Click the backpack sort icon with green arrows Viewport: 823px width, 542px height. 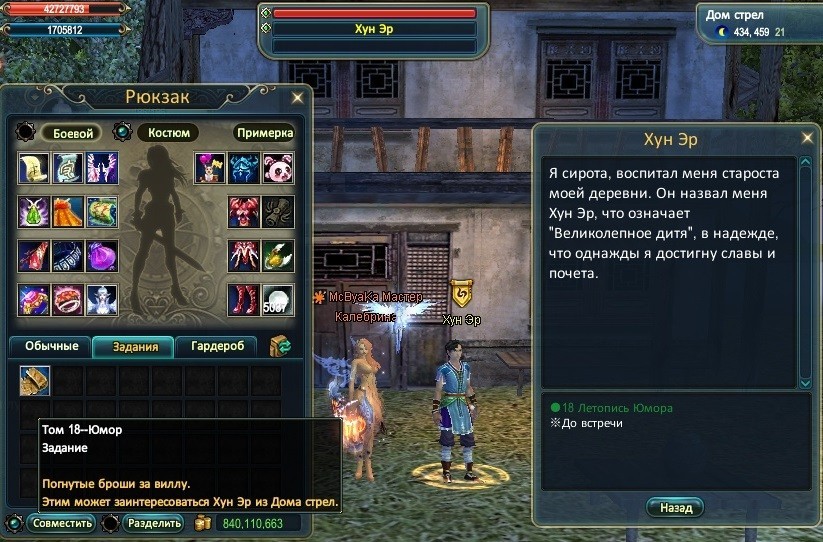pyautogui.click(x=279, y=346)
